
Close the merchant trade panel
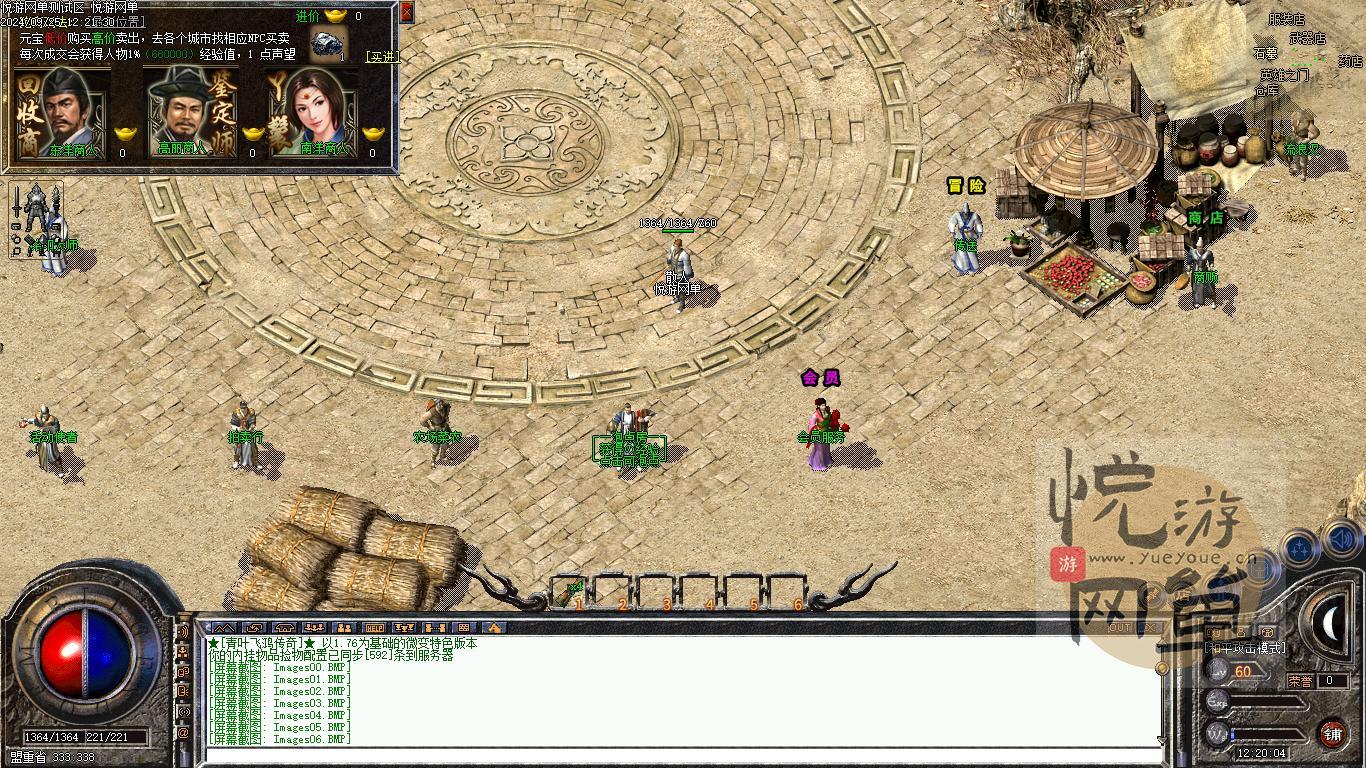click(x=407, y=12)
